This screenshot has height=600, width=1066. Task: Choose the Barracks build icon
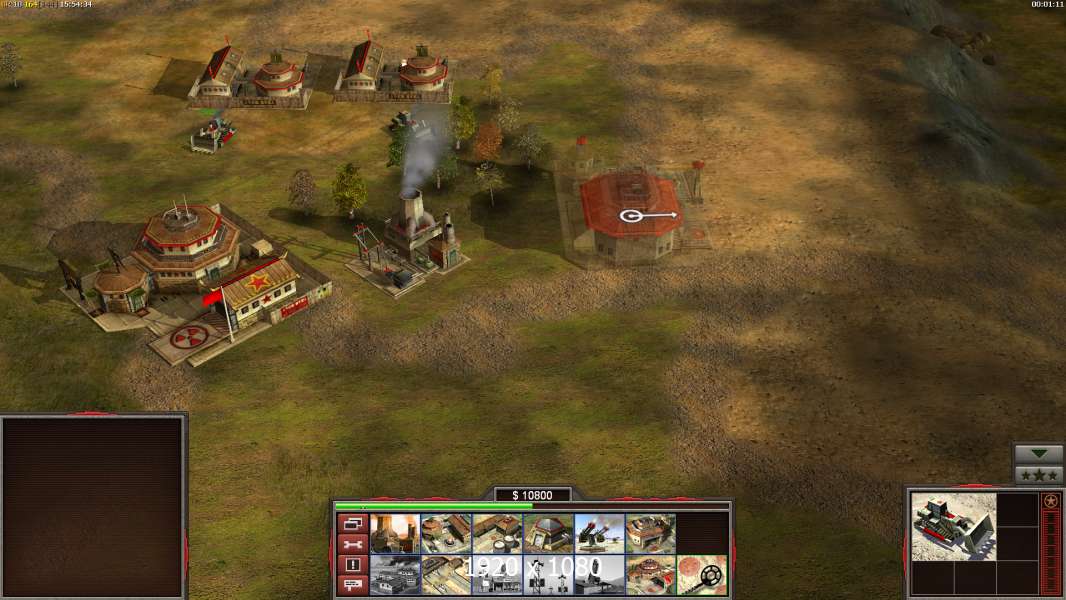coord(446,534)
